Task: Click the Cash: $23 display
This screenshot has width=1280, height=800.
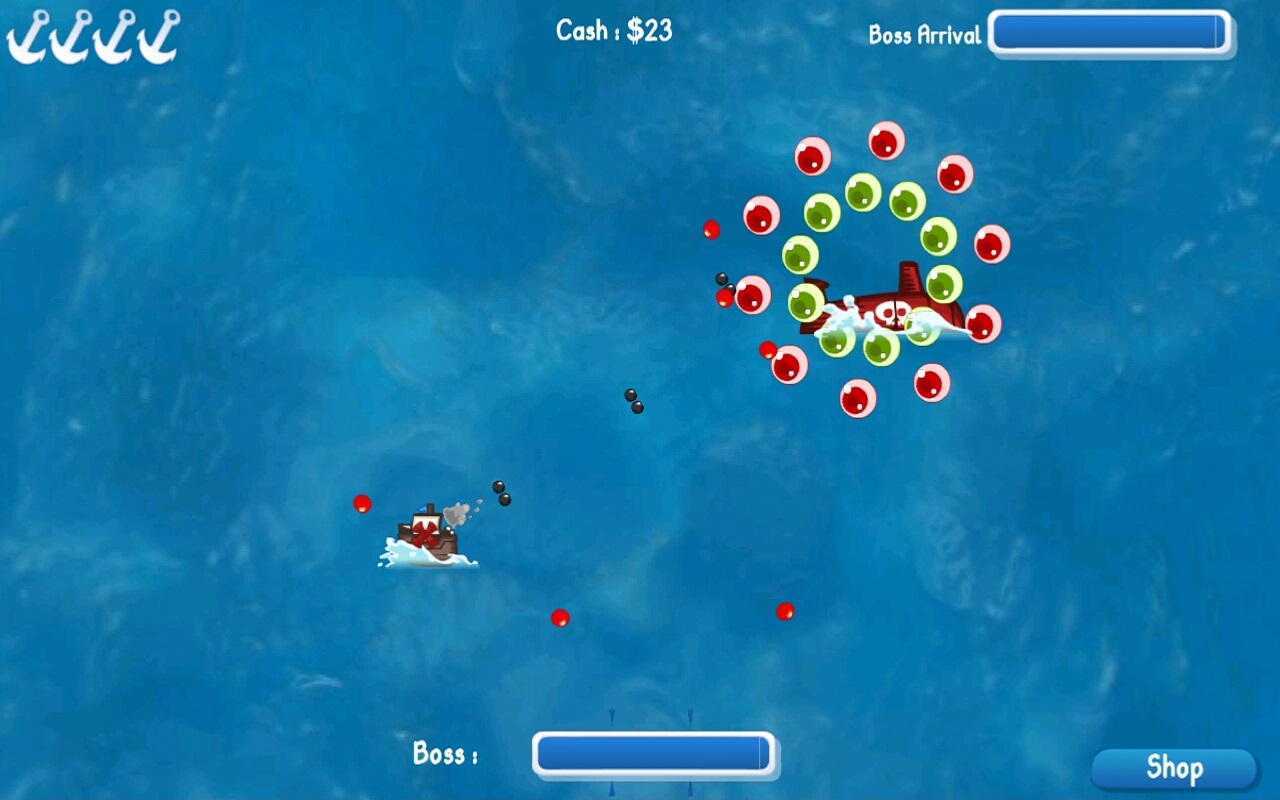Action: [614, 31]
